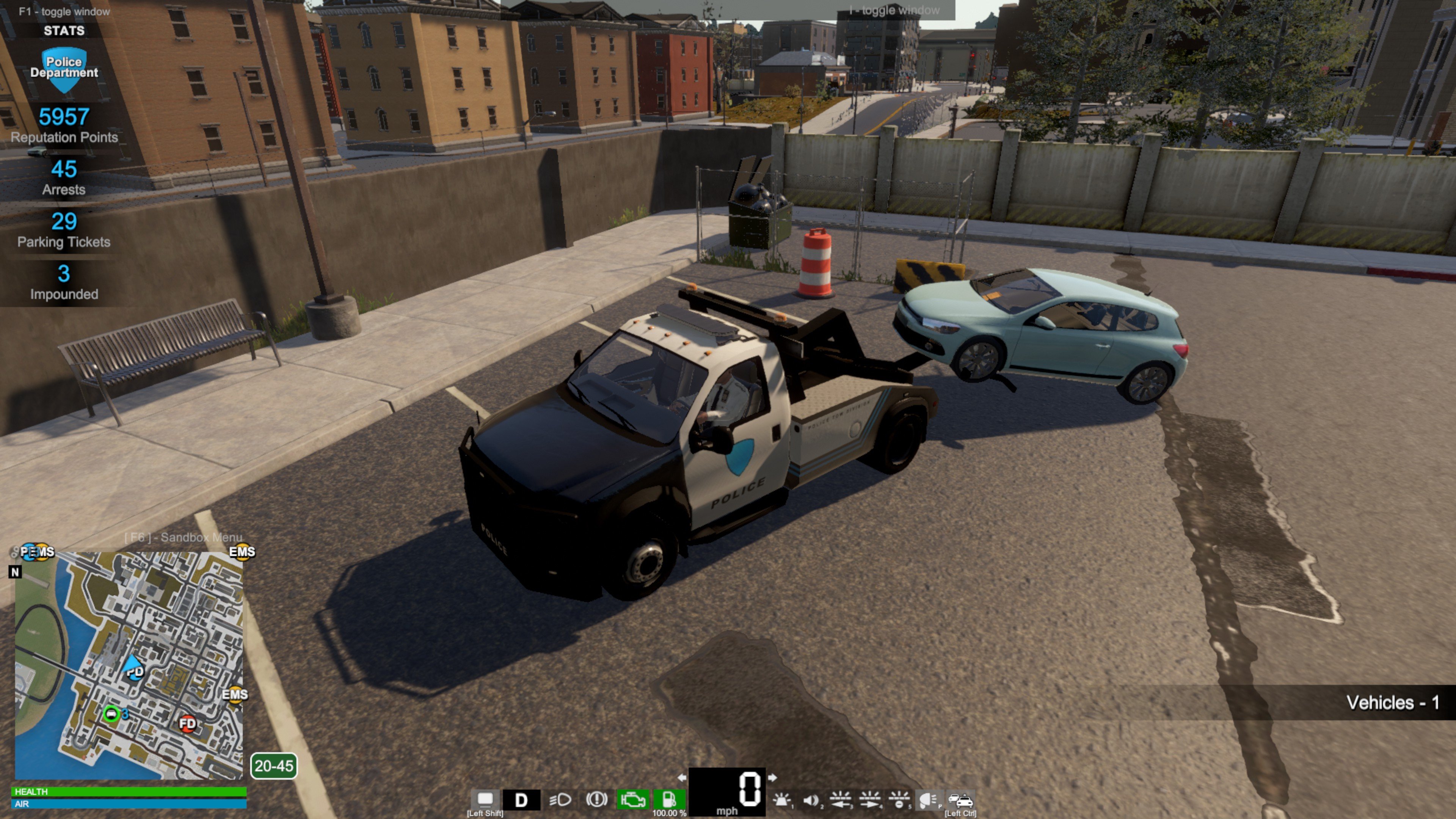Click the green 20-45 radio code badge
The height and width of the screenshot is (819, 1456).
coord(273,766)
